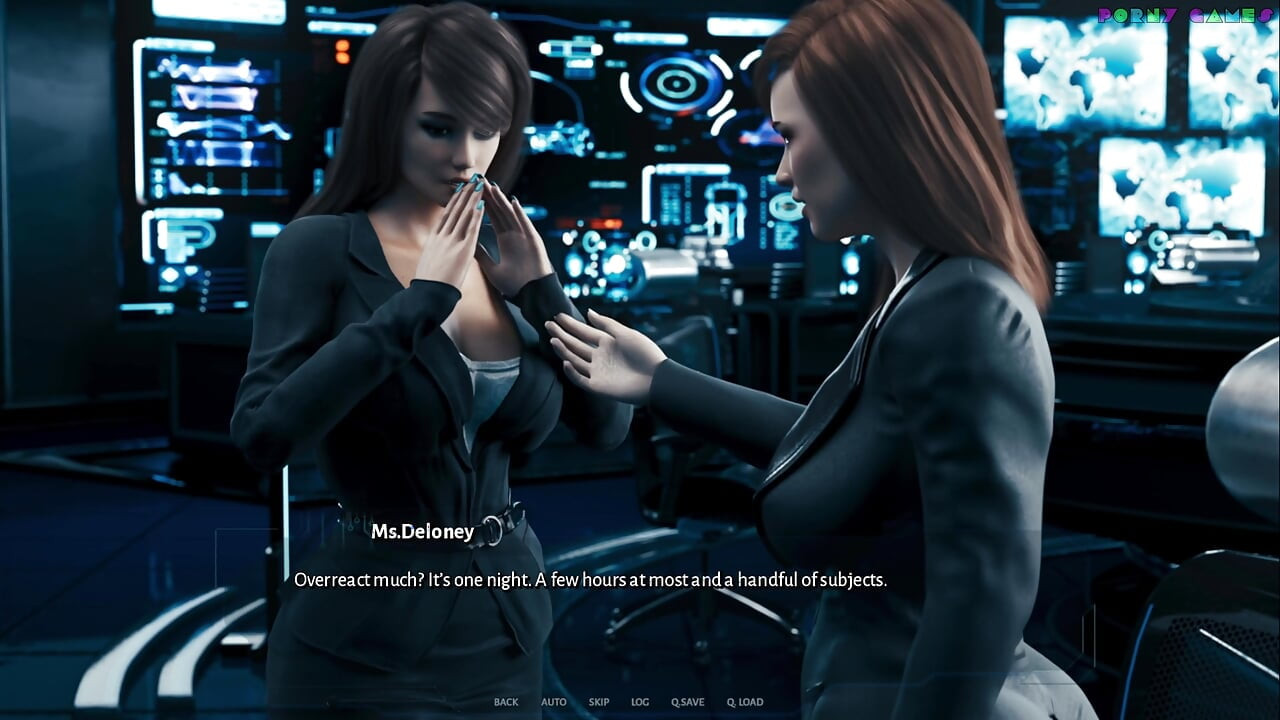
Task: Click SKIP to begin skipping read text
Action: (x=598, y=702)
